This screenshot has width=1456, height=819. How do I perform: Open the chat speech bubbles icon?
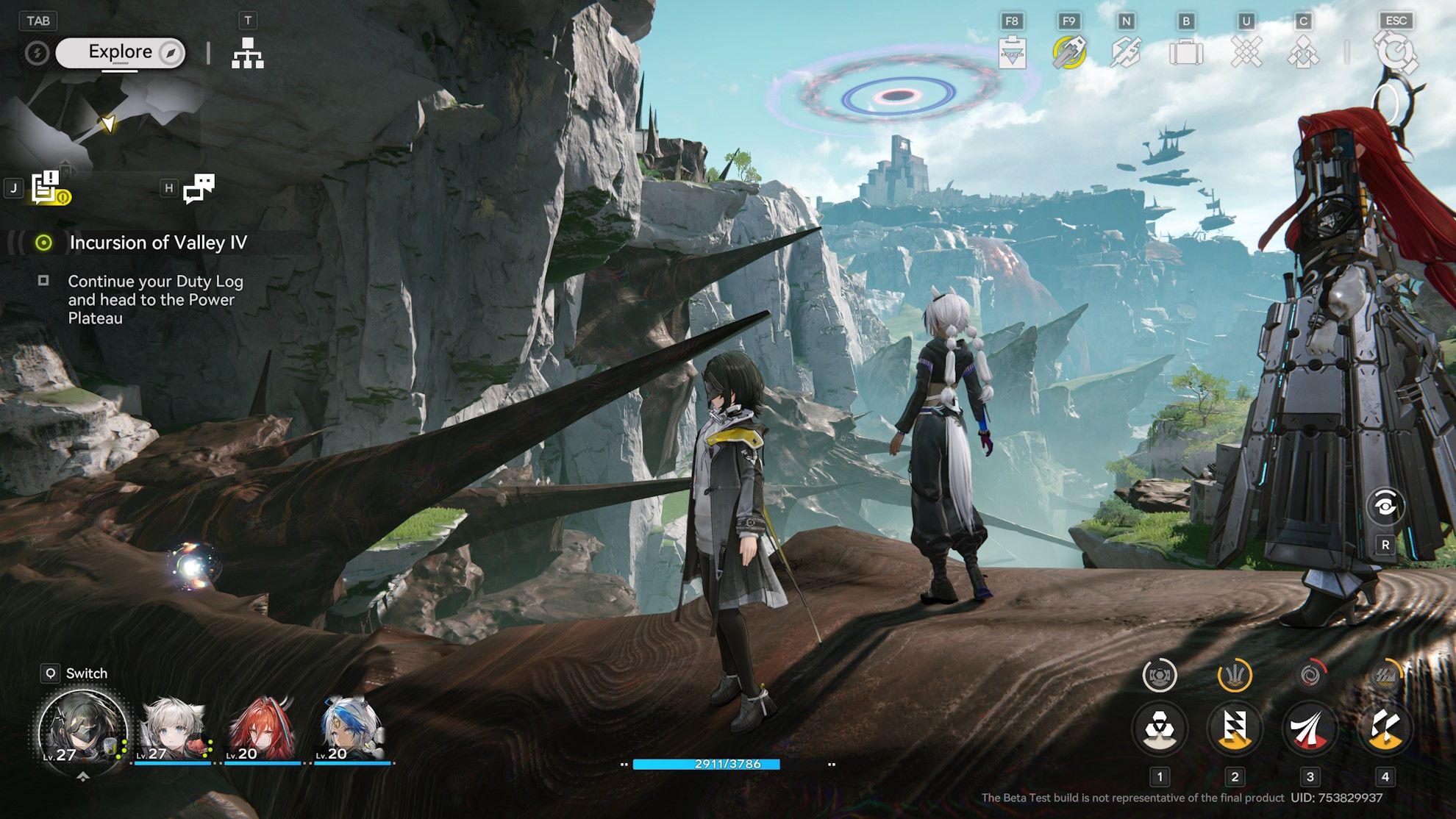click(199, 188)
